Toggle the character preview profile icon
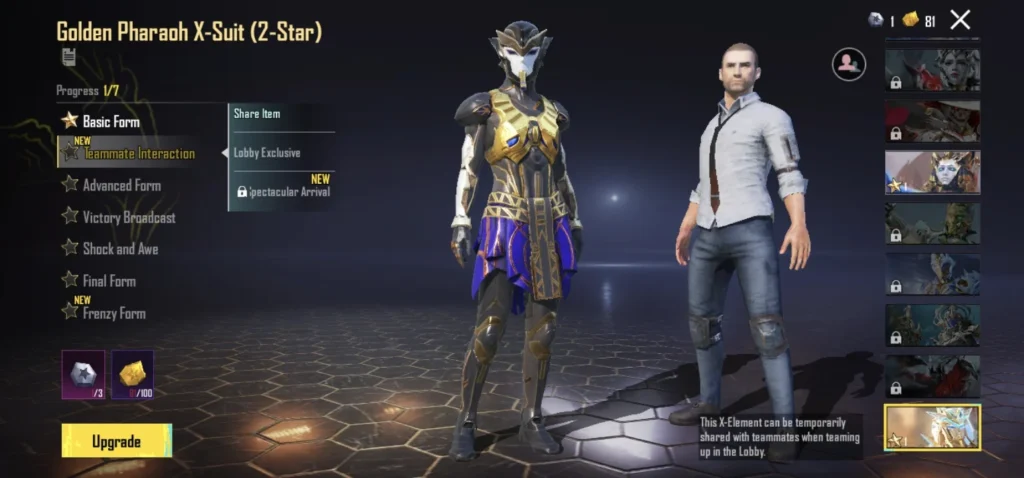The width and height of the screenshot is (1024, 478). click(848, 64)
